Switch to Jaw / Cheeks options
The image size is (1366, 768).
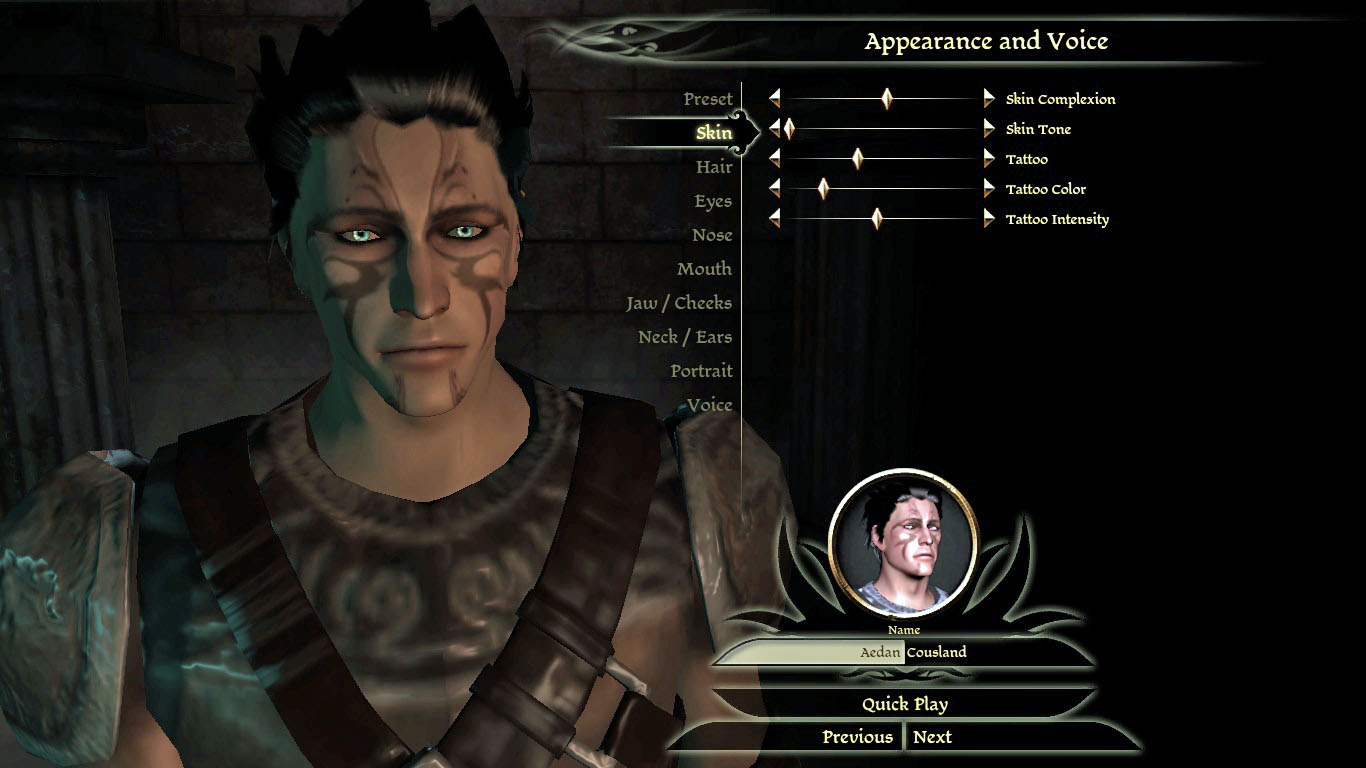click(x=679, y=303)
